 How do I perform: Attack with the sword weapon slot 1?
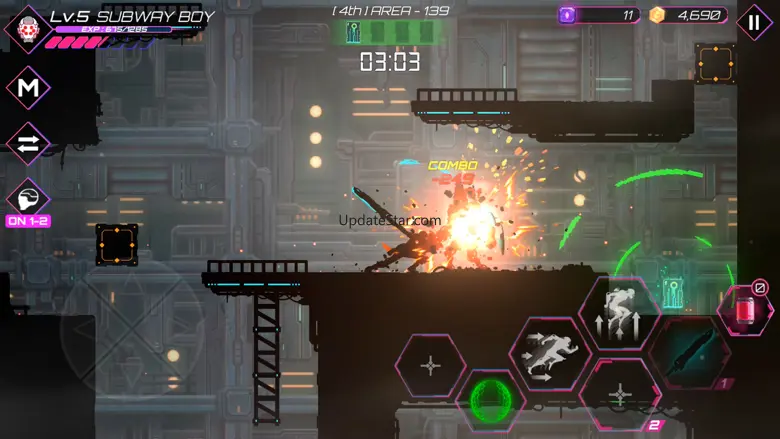691,353
